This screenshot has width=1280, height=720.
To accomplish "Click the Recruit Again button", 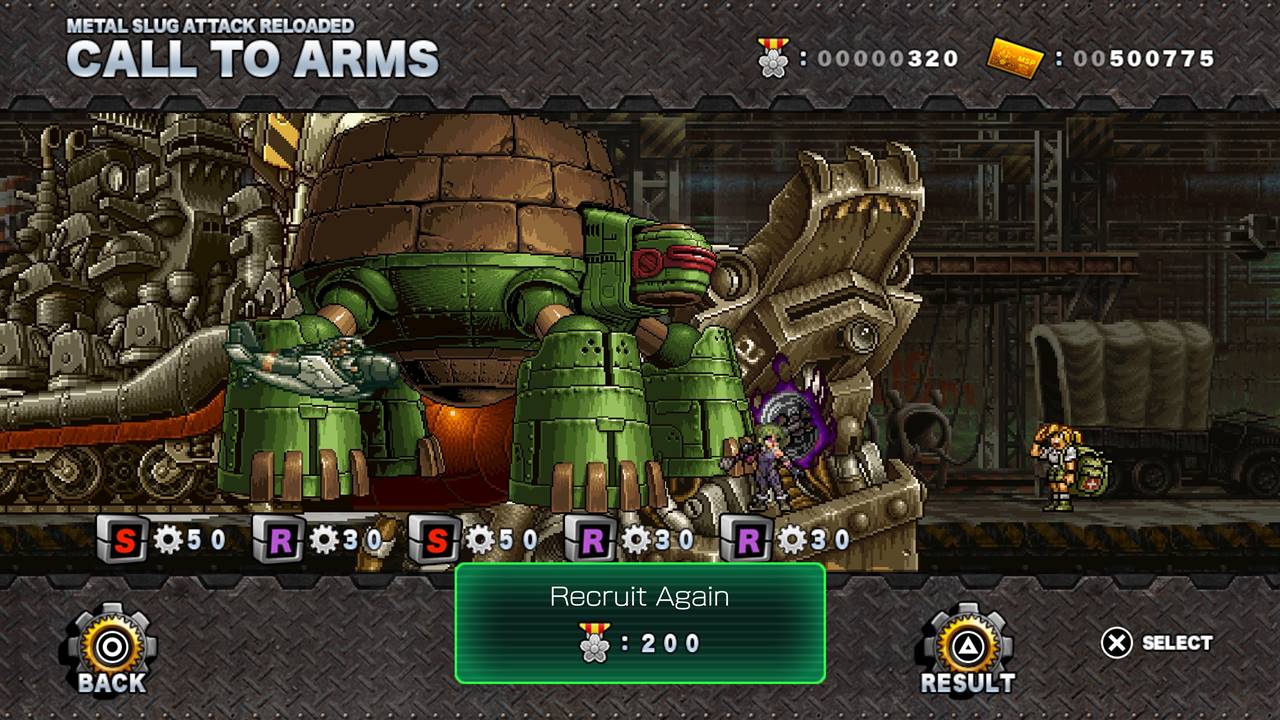I will 640,622.
